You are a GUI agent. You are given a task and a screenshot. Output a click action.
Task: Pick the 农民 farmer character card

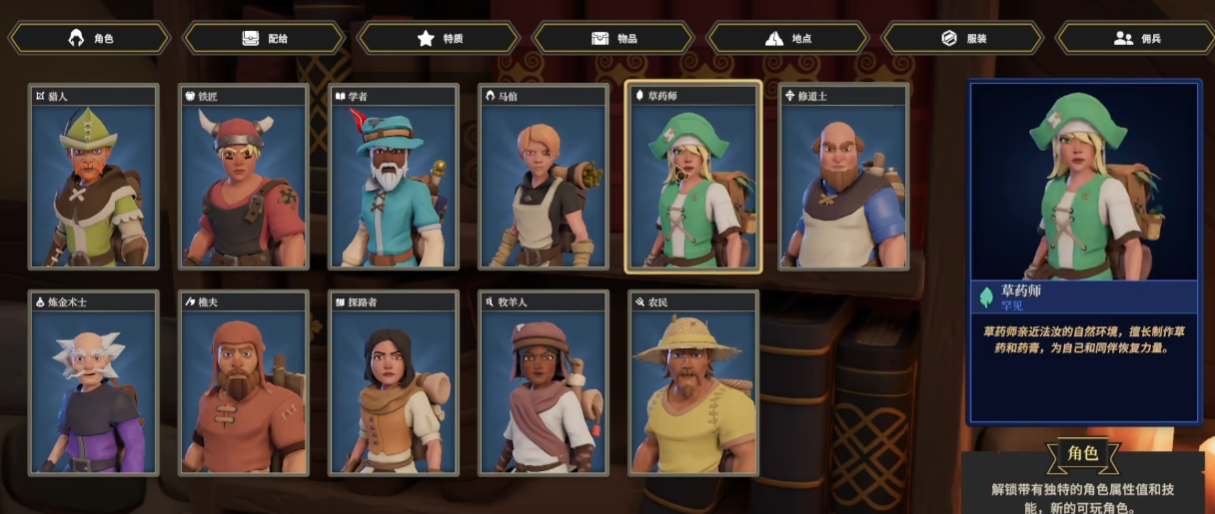tap(694, 384)
